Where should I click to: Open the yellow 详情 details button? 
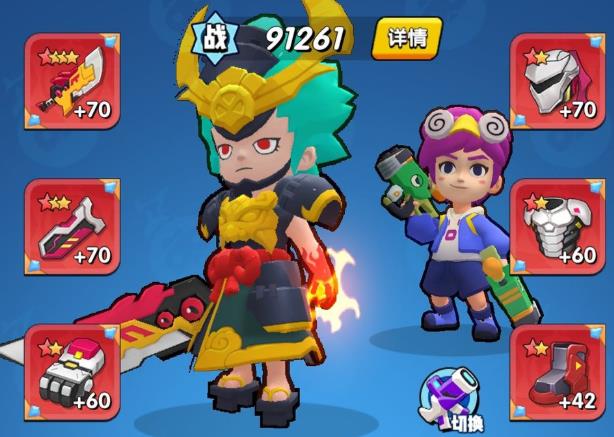point(407,39)
